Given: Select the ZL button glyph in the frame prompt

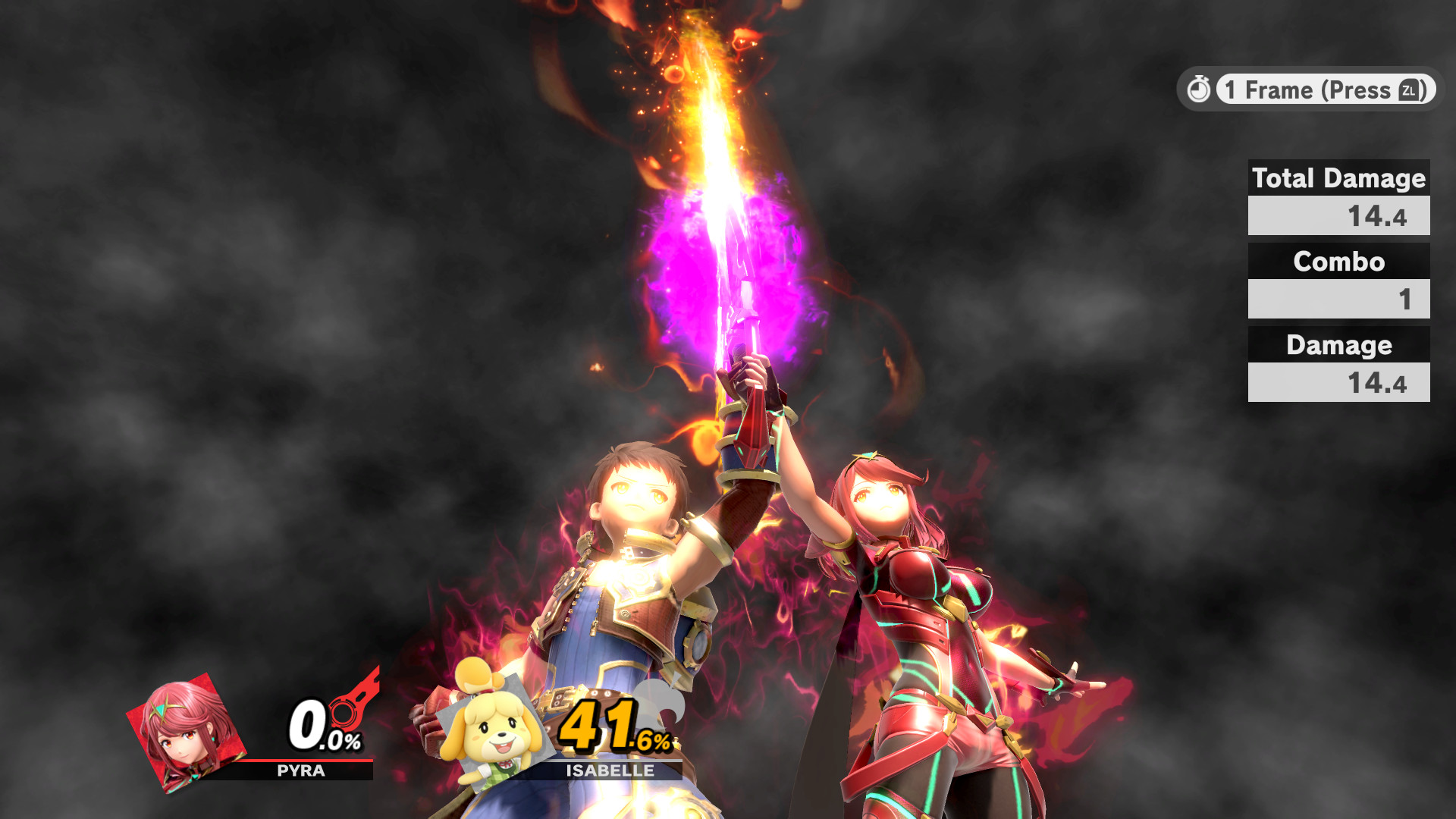Looking at the screenshot, I should tap(1409, 90).
